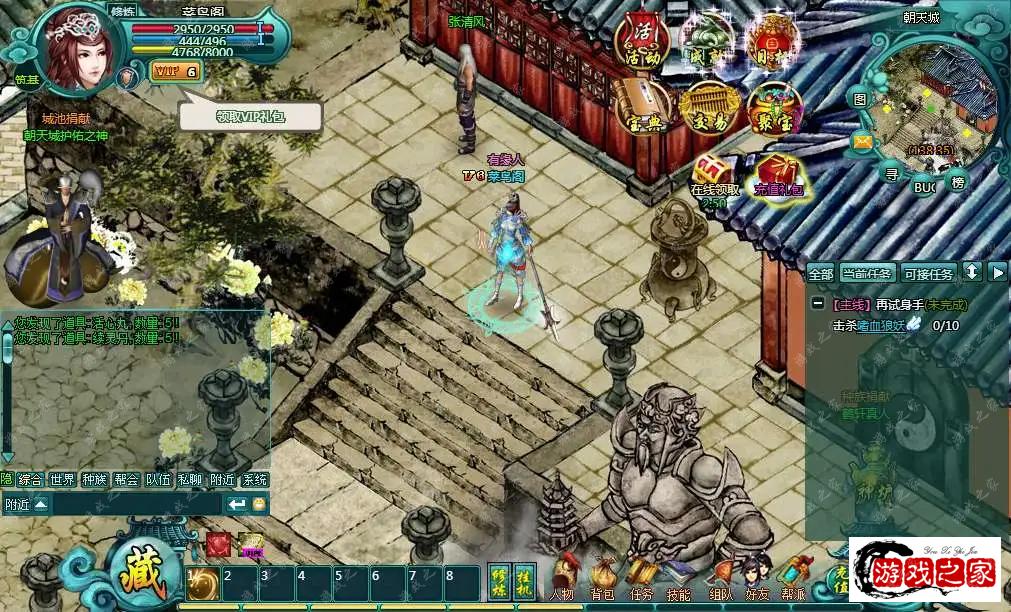Screen dimensions: 1011x612
Task: Open the mail envelope icon
Action: (862, 142)
